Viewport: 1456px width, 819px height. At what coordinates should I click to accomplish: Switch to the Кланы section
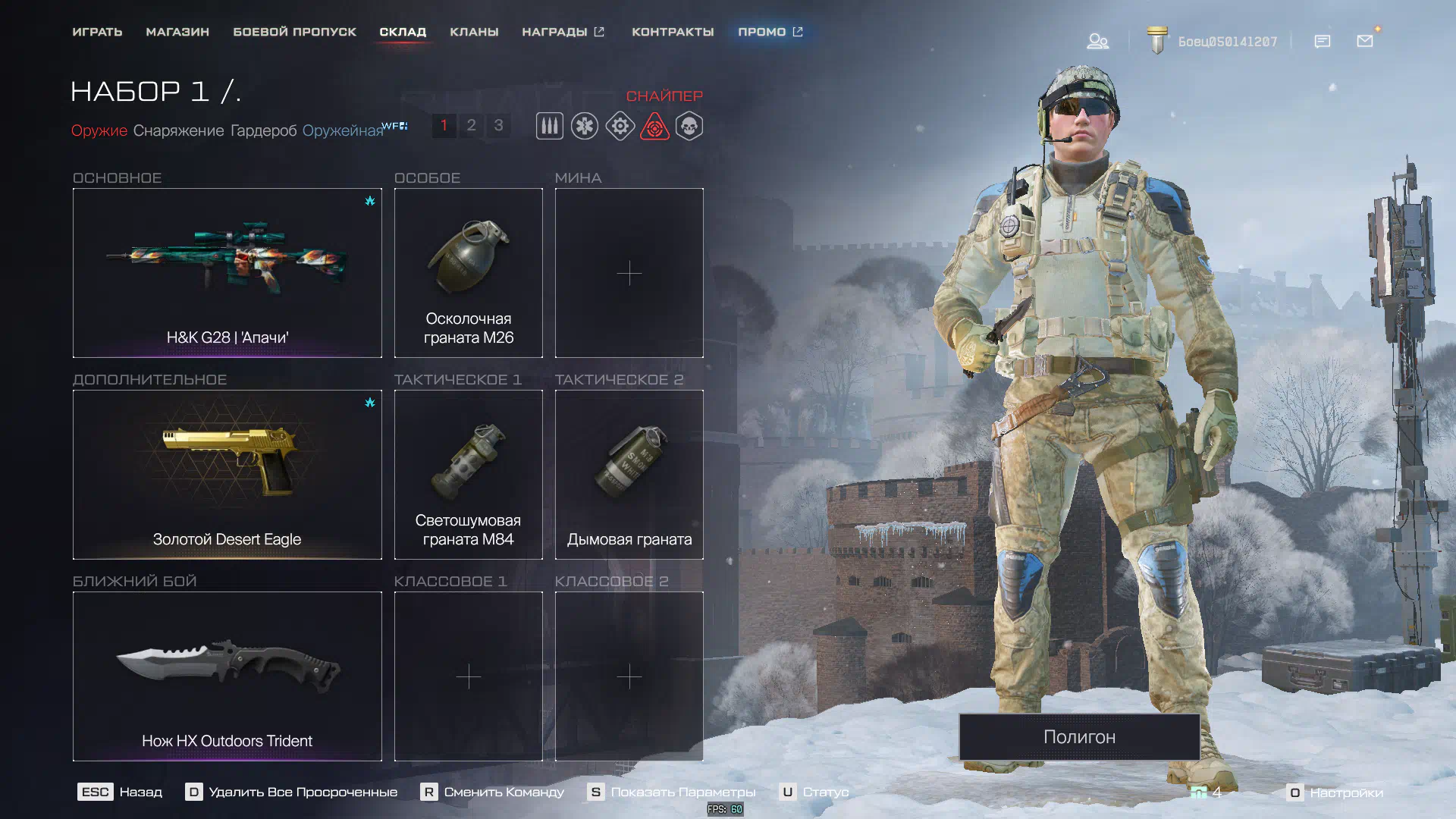(x=474, y=32)
